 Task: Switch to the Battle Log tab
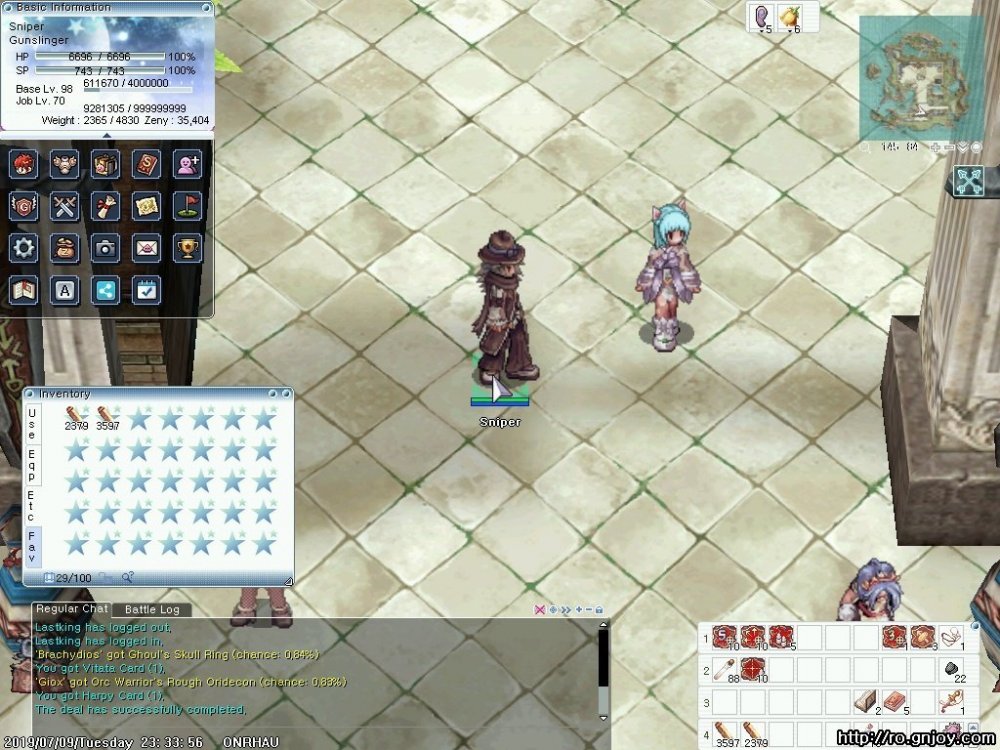pyautogui.click(x=151, y=609)
